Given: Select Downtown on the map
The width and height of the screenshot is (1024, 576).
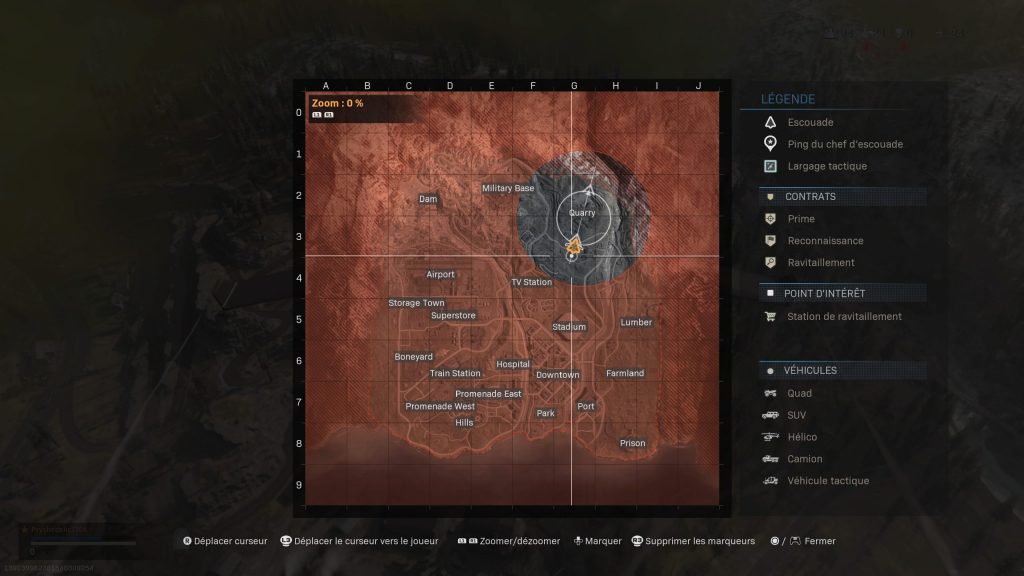Looking at the screenshot, I should click(x=557, y=375).
